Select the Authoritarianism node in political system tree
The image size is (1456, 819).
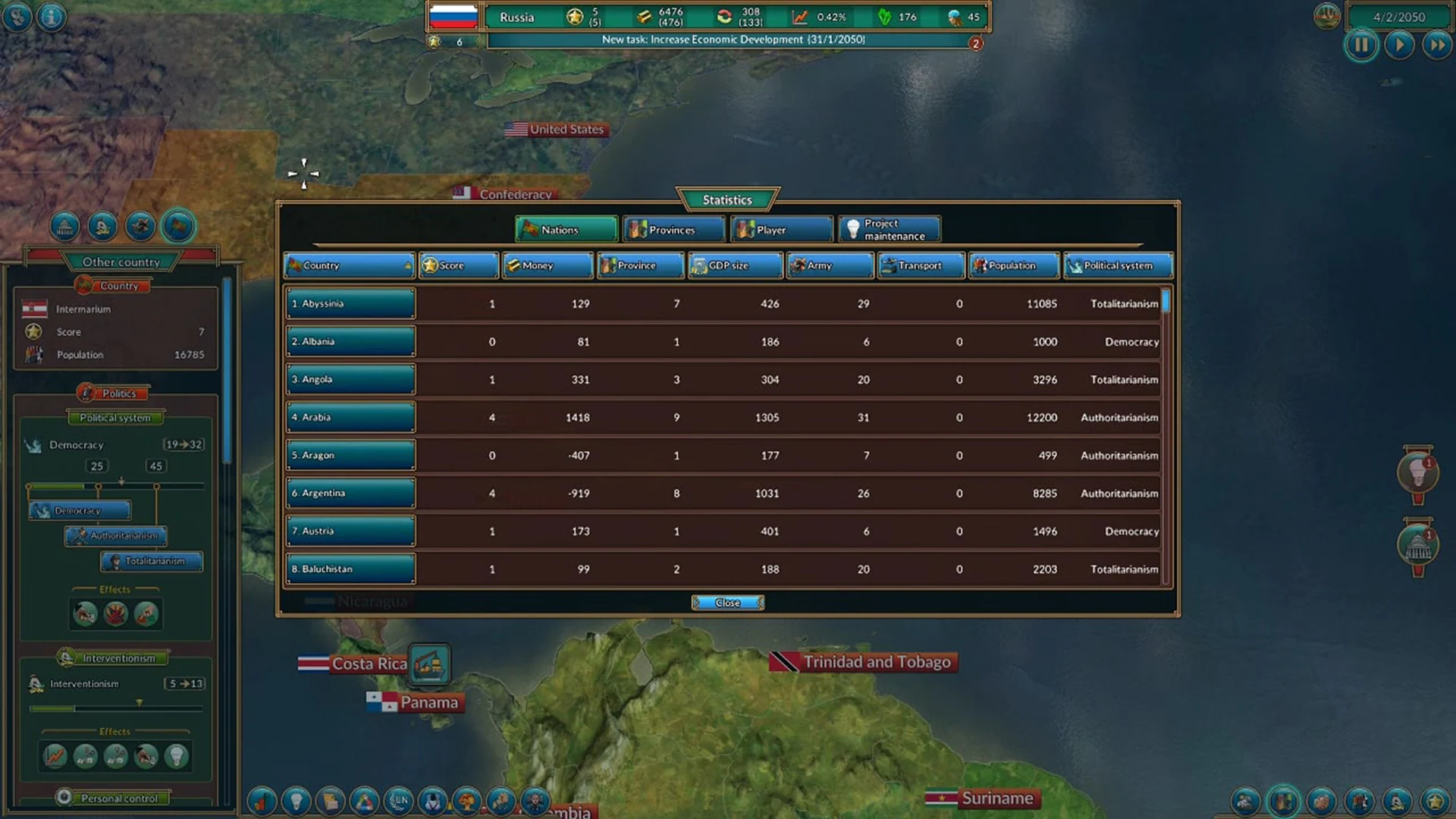[115, 536]
